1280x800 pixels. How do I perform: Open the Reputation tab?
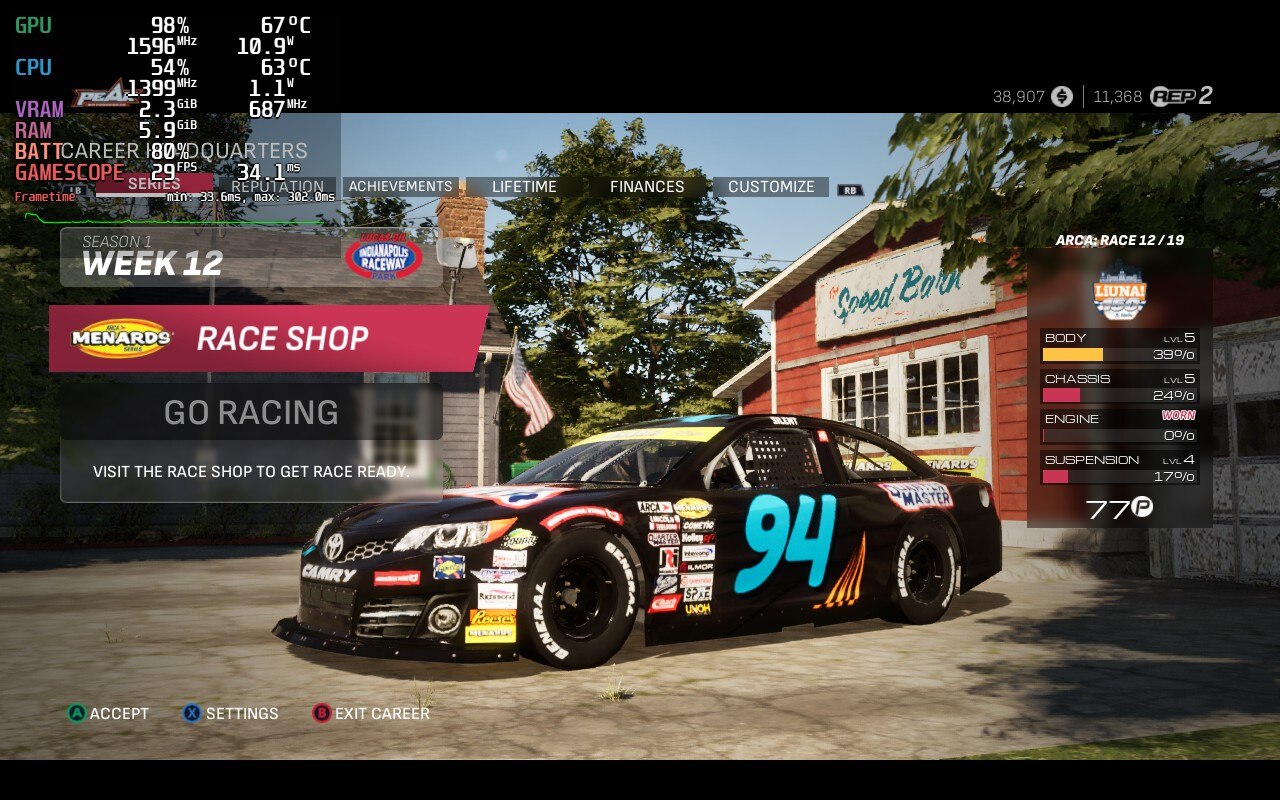coord(277,187)
